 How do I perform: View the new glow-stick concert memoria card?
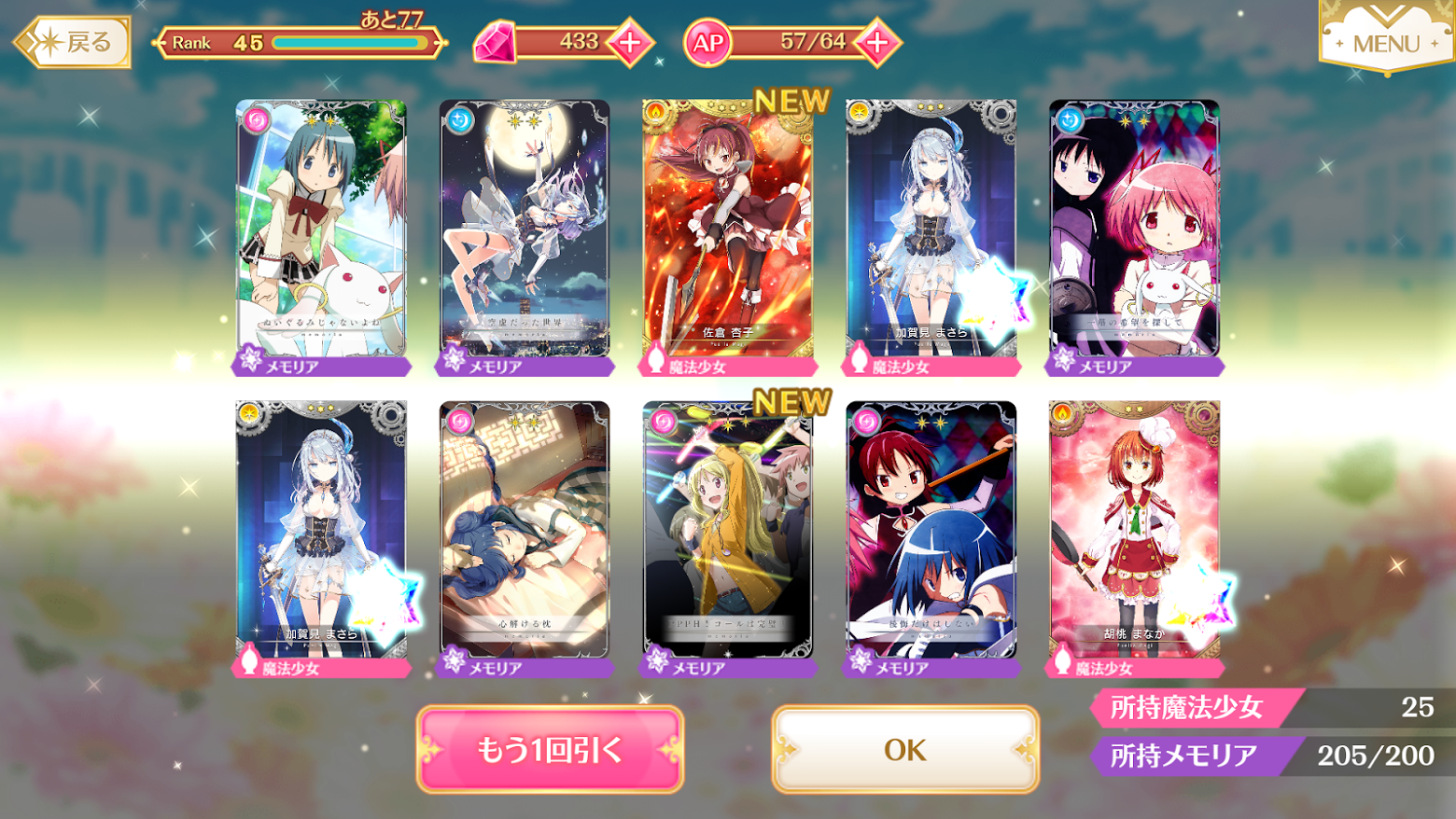727,534
